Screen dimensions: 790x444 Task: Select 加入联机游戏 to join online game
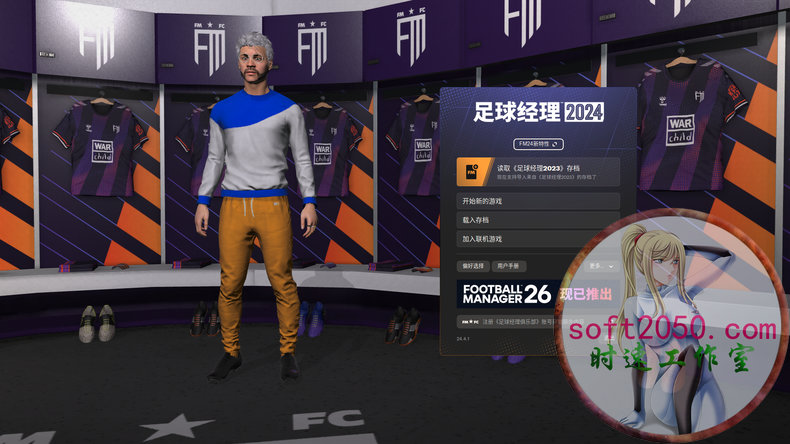tap(538, 239)
